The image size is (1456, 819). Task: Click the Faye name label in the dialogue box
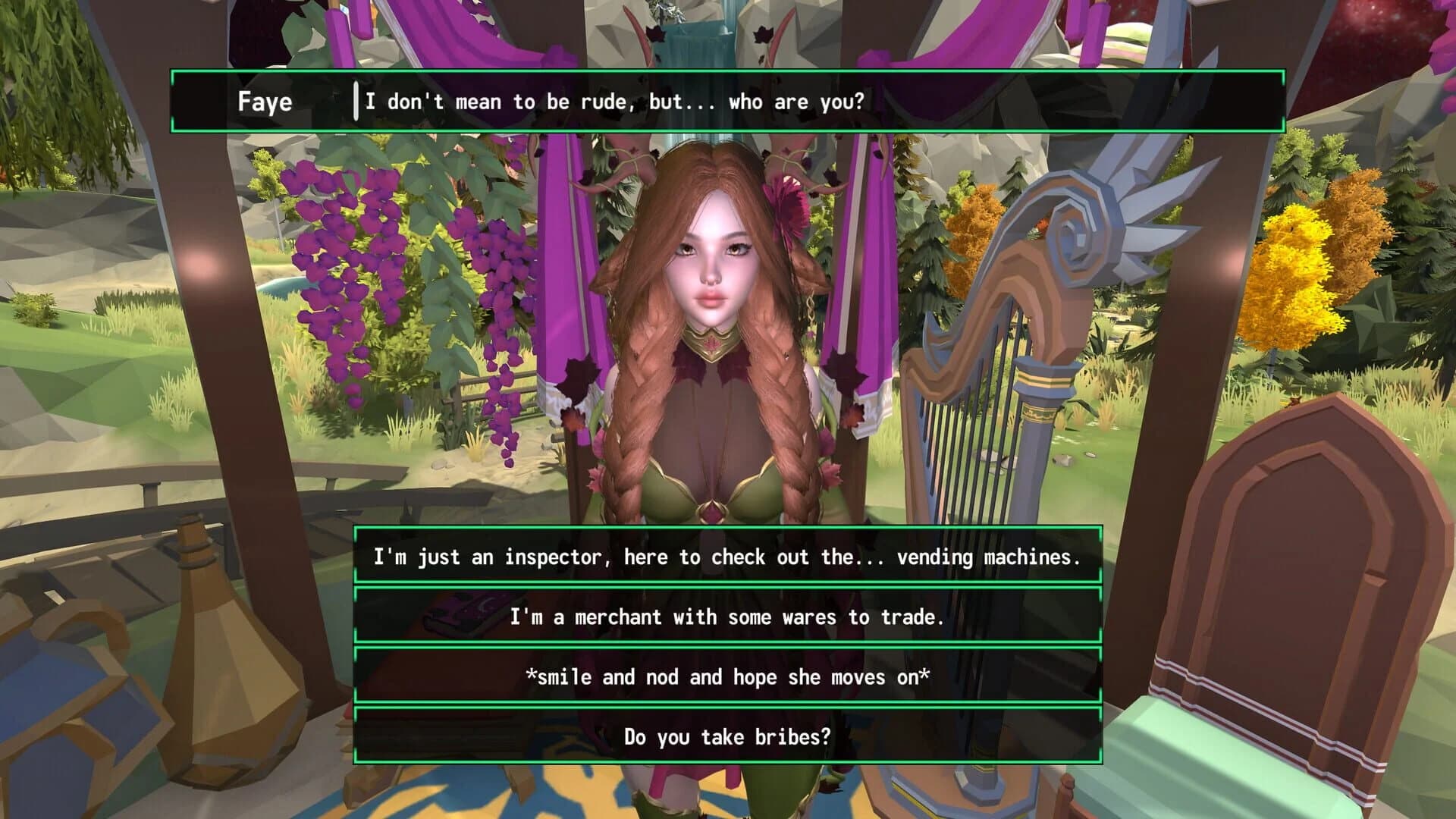(265, 101)
